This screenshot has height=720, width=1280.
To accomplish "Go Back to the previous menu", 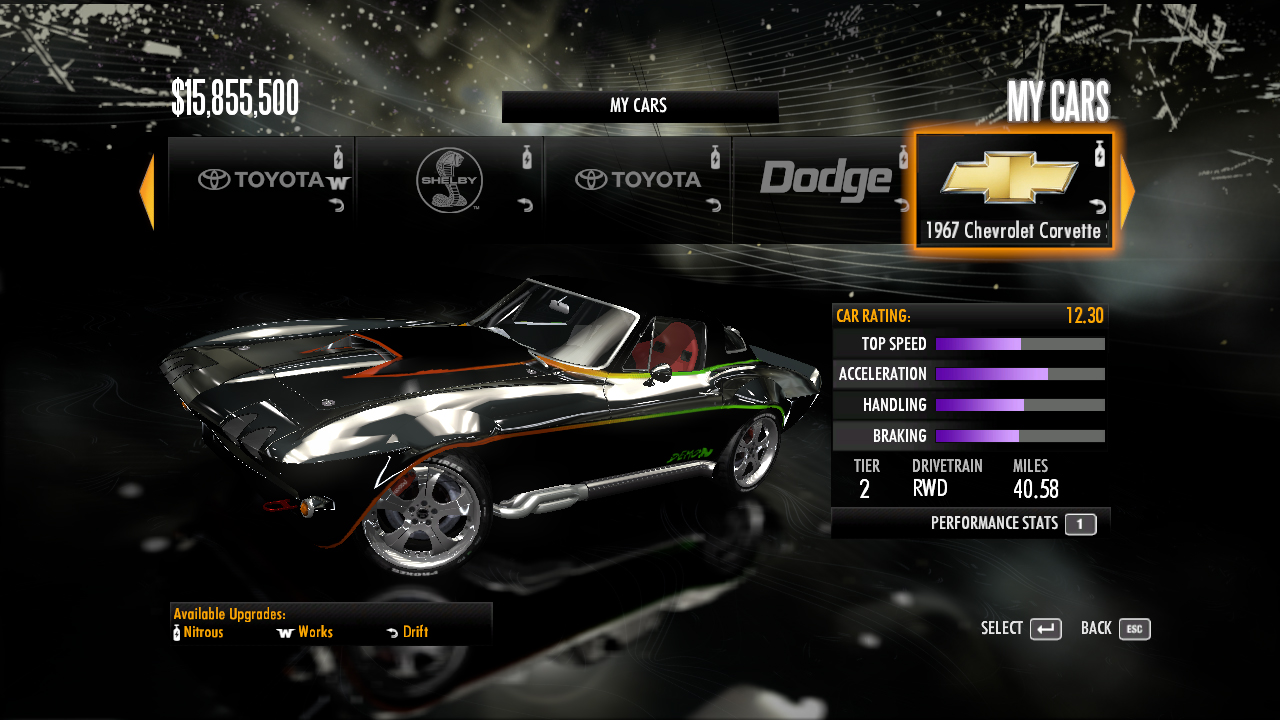I will (x=1134, y=629).
